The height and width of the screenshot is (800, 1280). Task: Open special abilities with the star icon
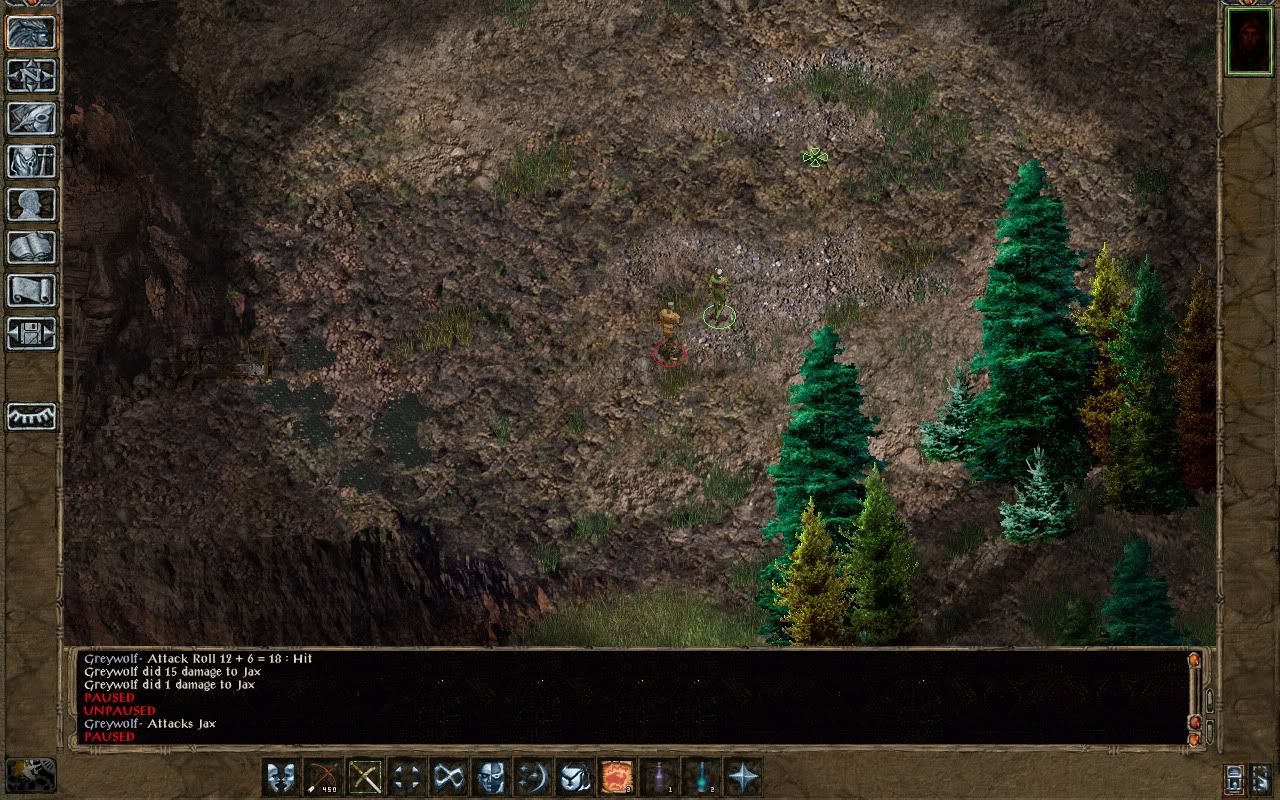tap(742, 777)
